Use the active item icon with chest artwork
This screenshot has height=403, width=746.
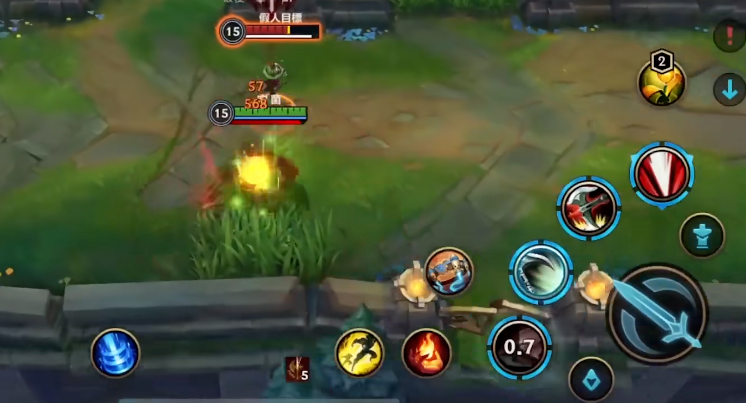coord(448,270)
